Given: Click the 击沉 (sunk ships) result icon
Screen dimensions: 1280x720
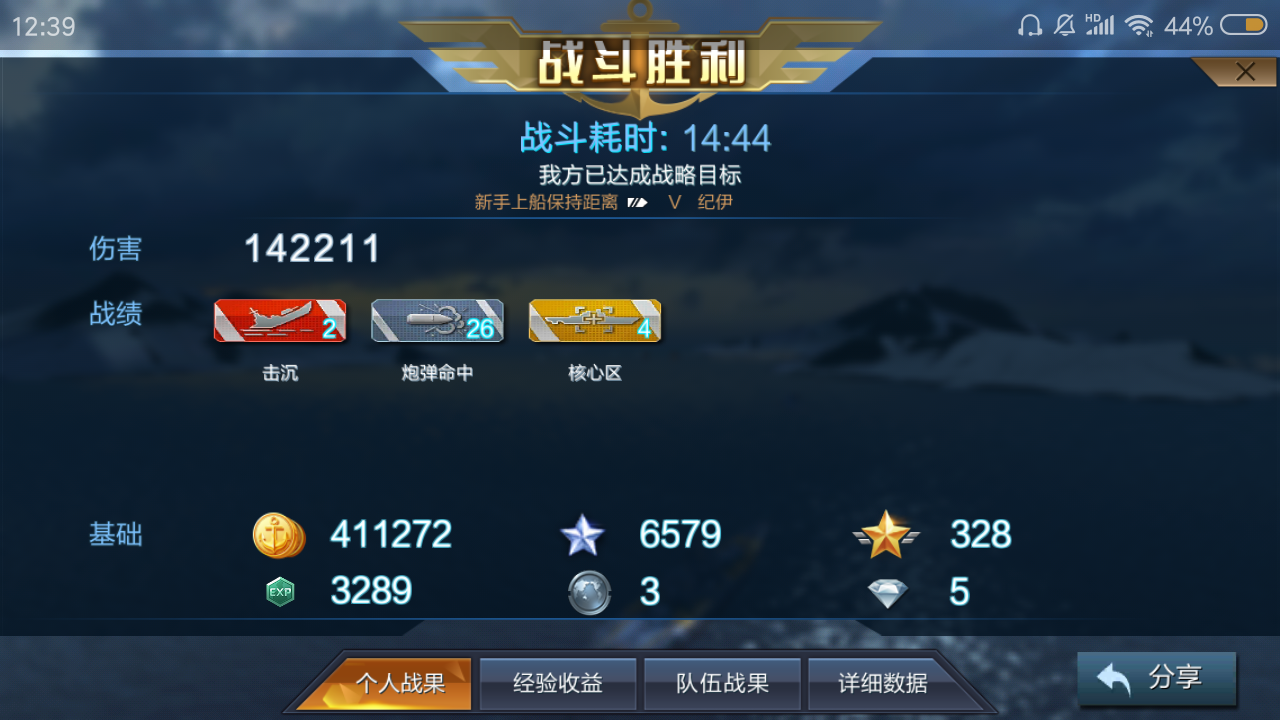Looking at the screenshot, I should [x=280, y=320].
